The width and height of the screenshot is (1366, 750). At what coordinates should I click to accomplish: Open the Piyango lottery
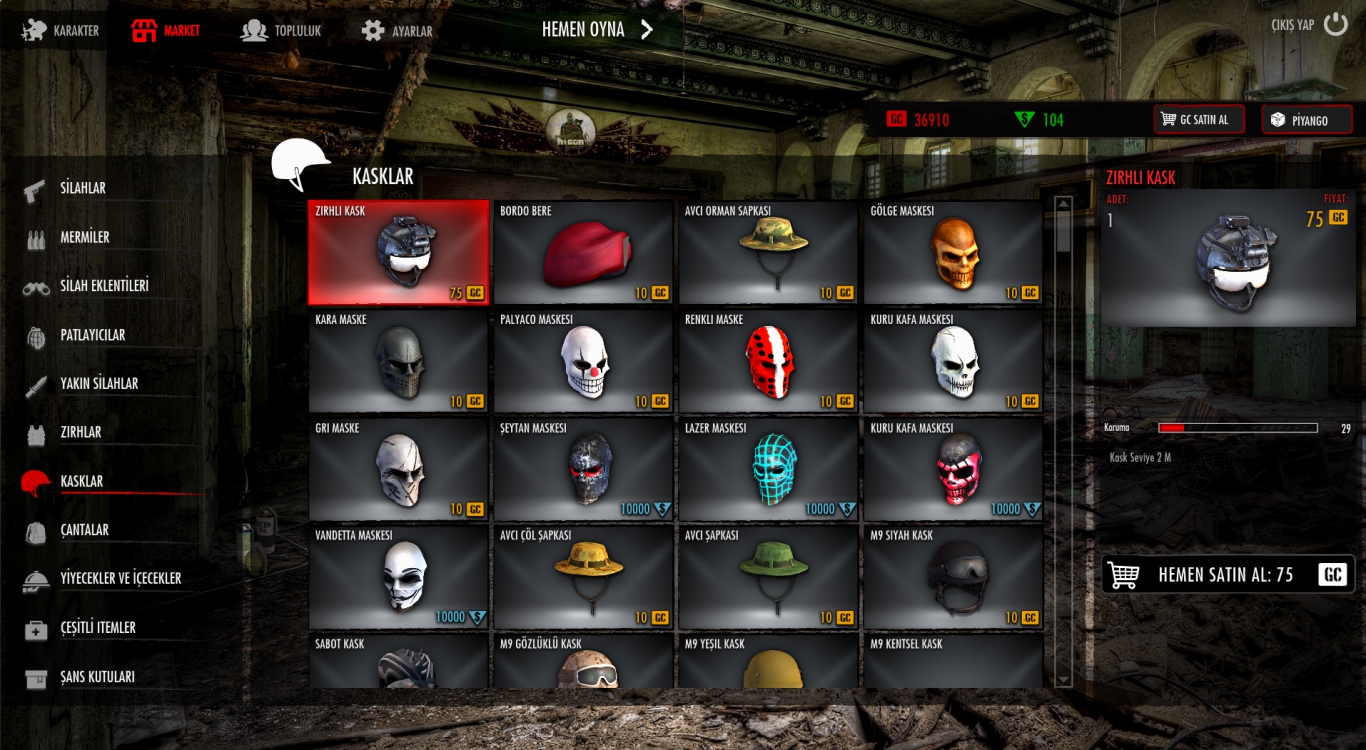(1306, 120)
